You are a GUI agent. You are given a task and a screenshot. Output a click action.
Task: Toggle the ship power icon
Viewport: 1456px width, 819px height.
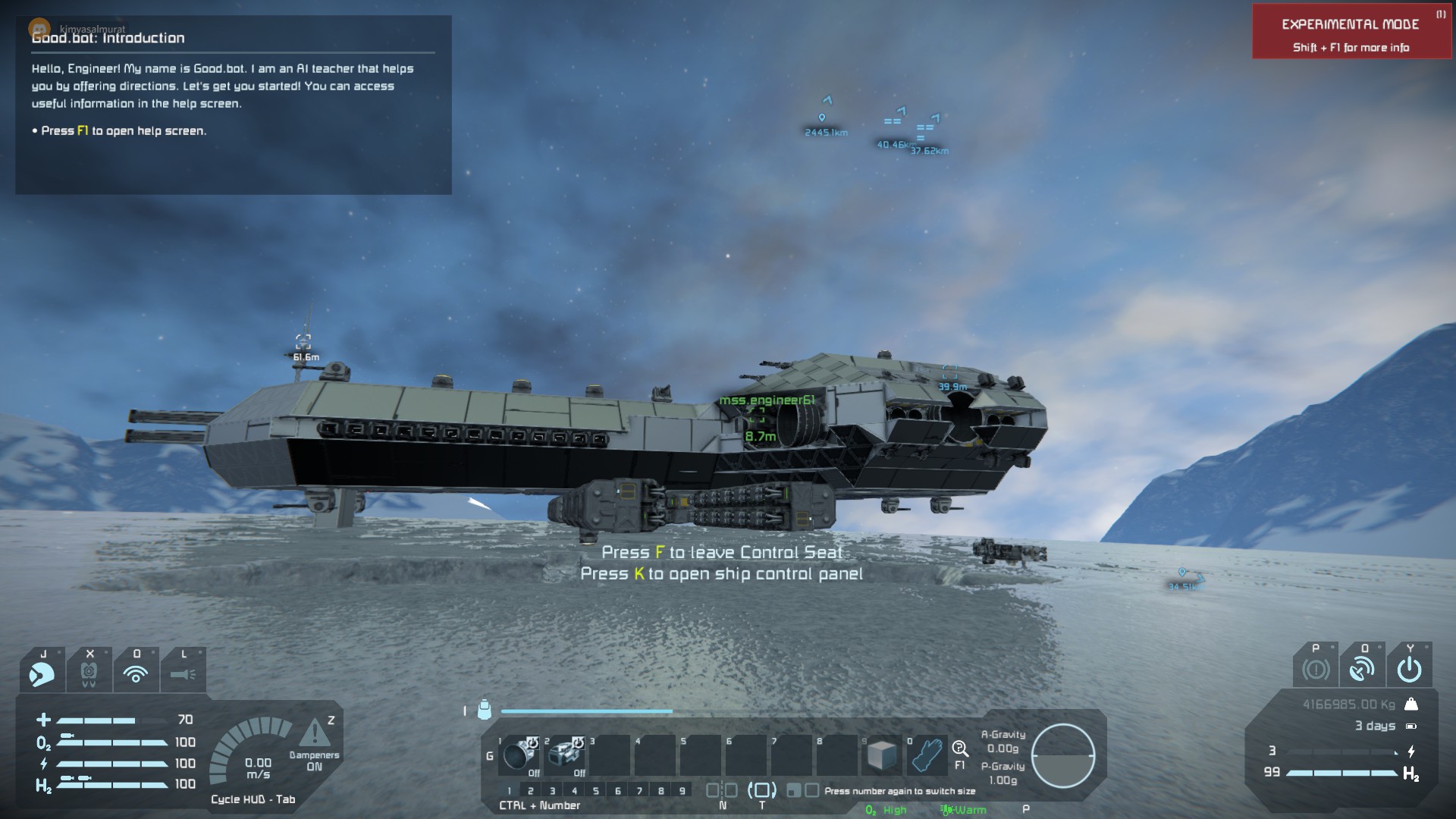pos(1409,670)
